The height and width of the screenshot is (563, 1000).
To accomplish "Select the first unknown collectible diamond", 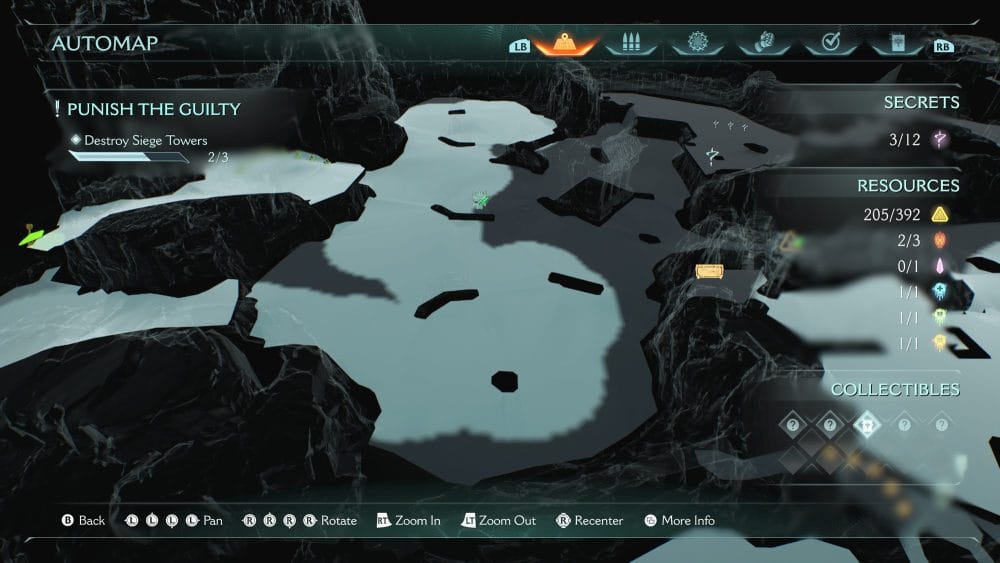I will click(x=792, y=425).
